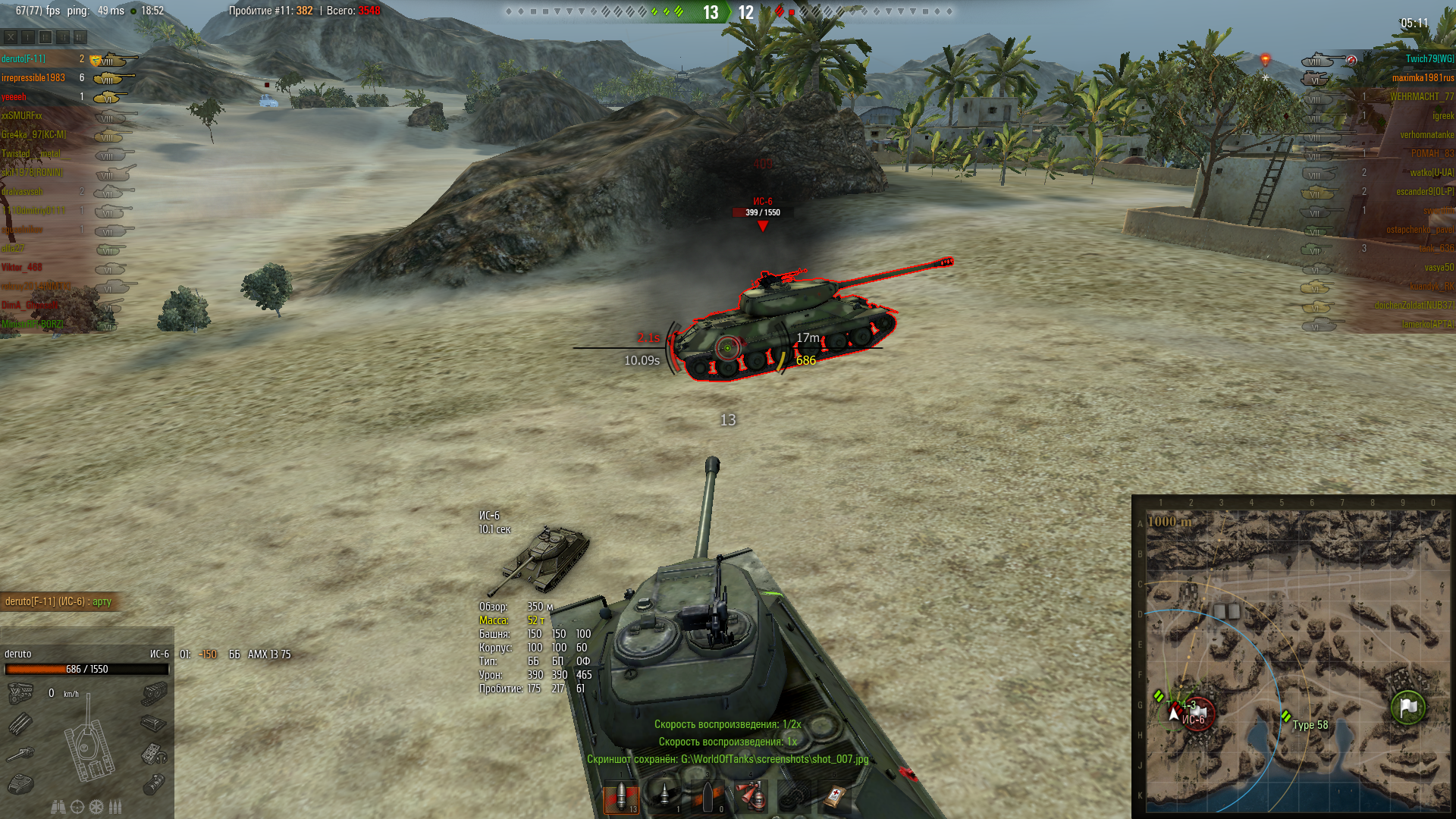This screenshot has width=1456, height=819.
Task: Click the fuel tank module icon
Action: coord(154,783)
